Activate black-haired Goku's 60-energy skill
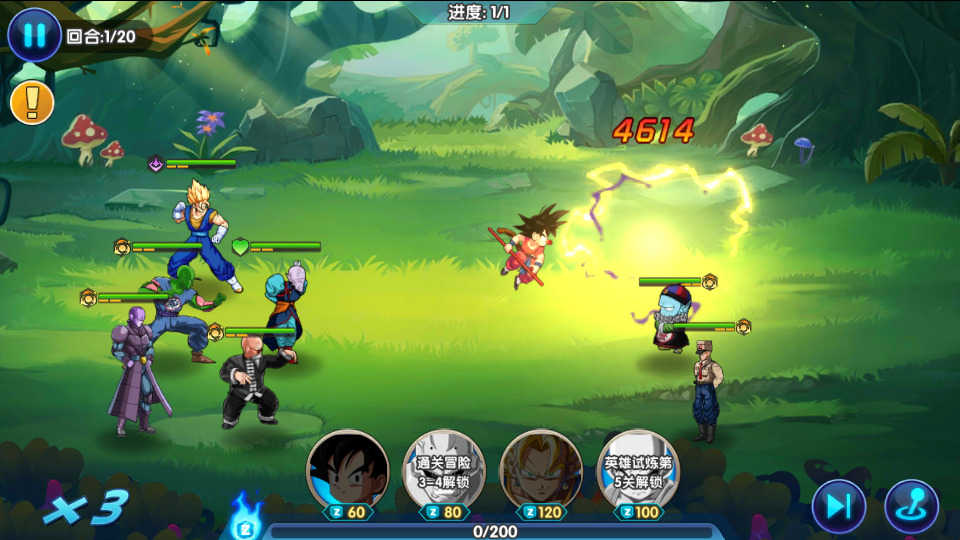 pyautogui.click(x=347, y=470)
